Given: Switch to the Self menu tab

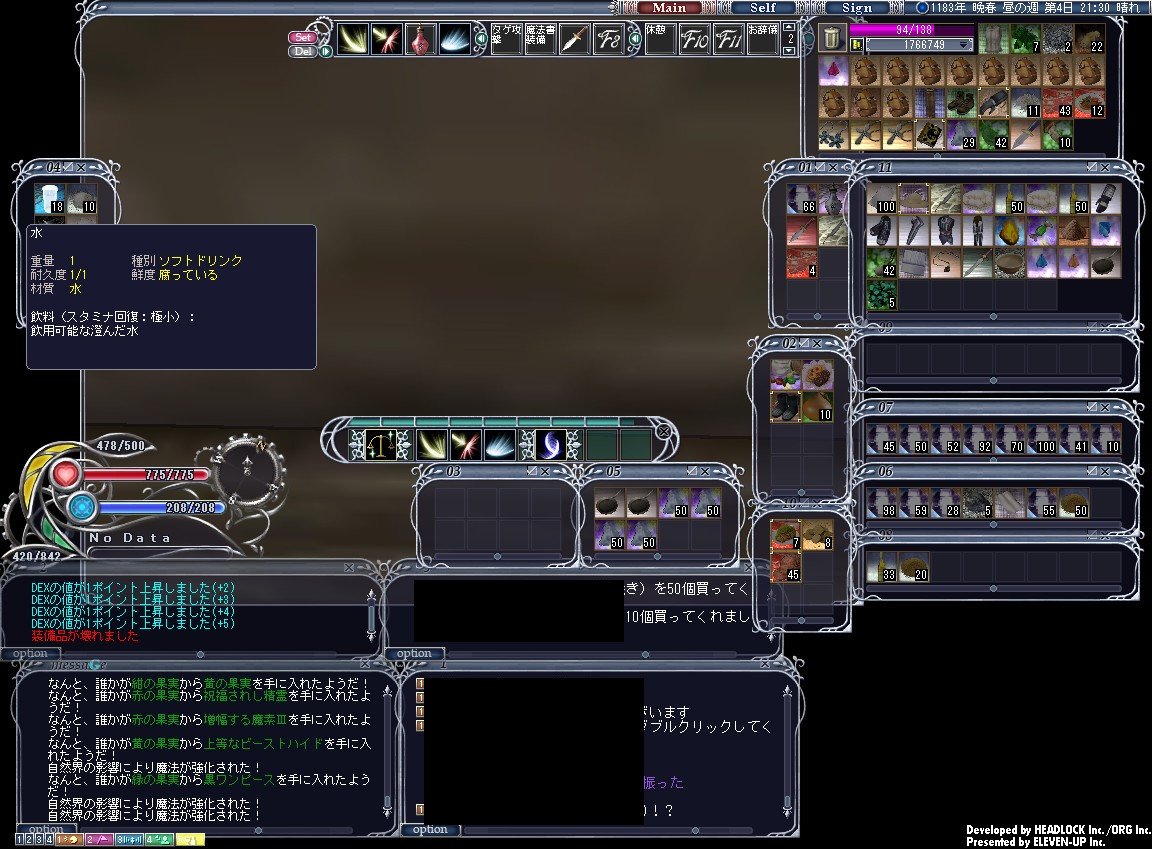Looking at the screenshot, I should (x=762, y=7).
